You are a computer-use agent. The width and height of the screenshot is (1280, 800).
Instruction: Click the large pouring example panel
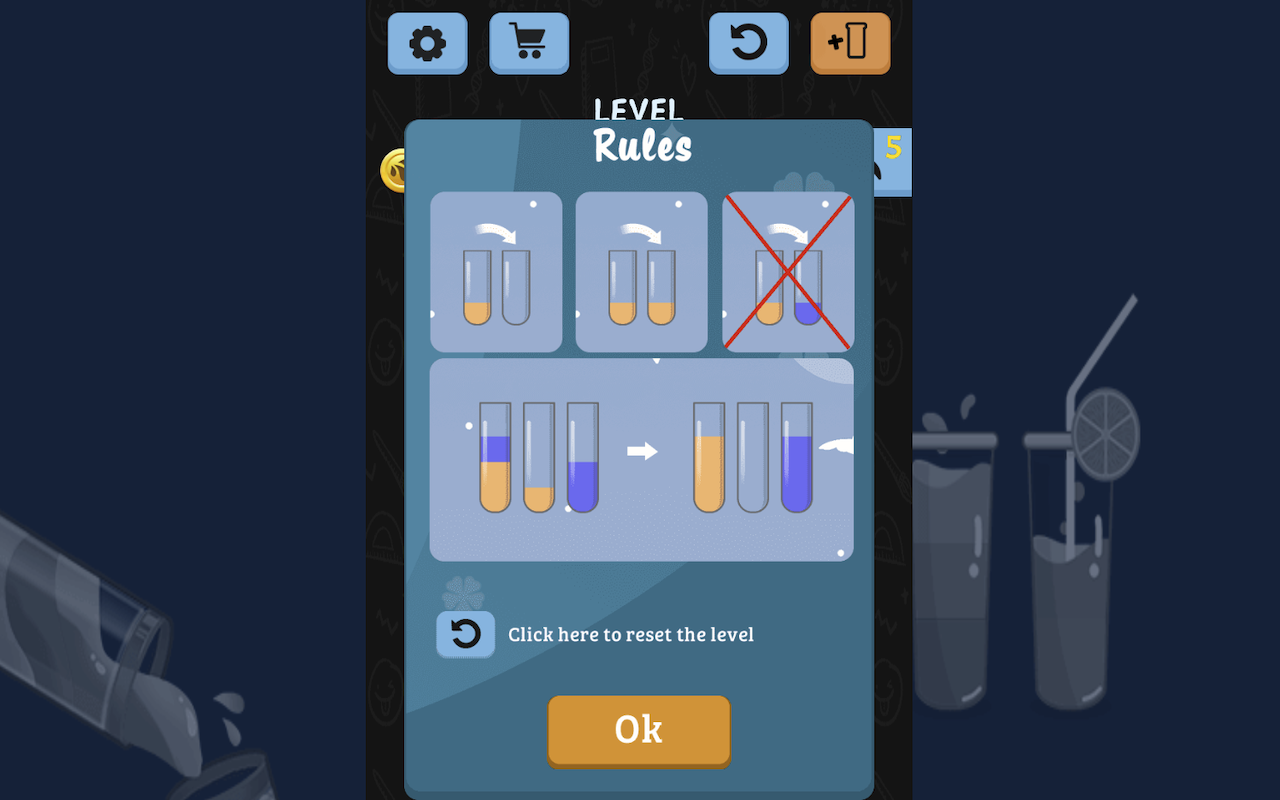(641, 460)
